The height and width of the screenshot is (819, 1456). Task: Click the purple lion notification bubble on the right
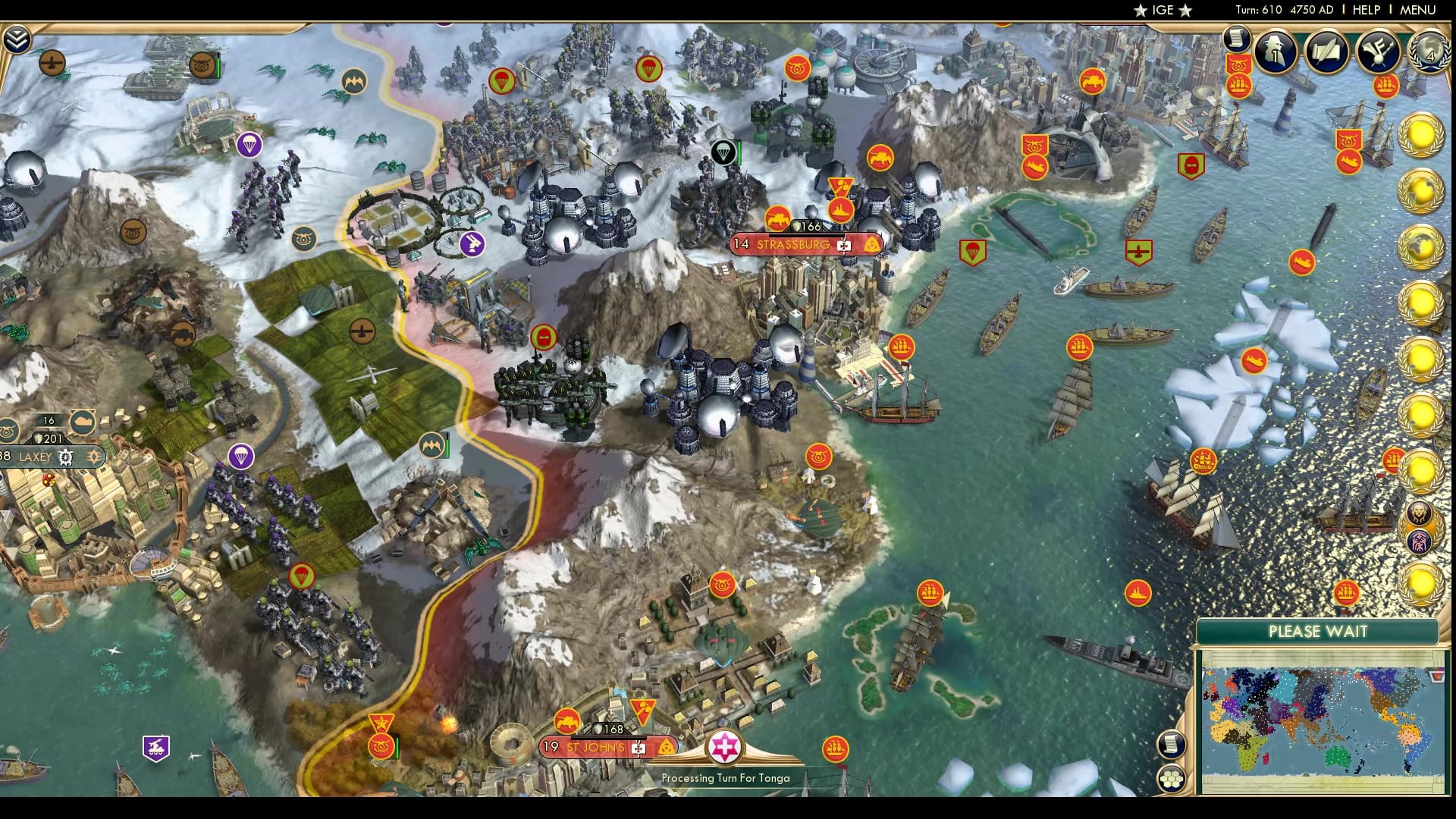point(1420,514)
